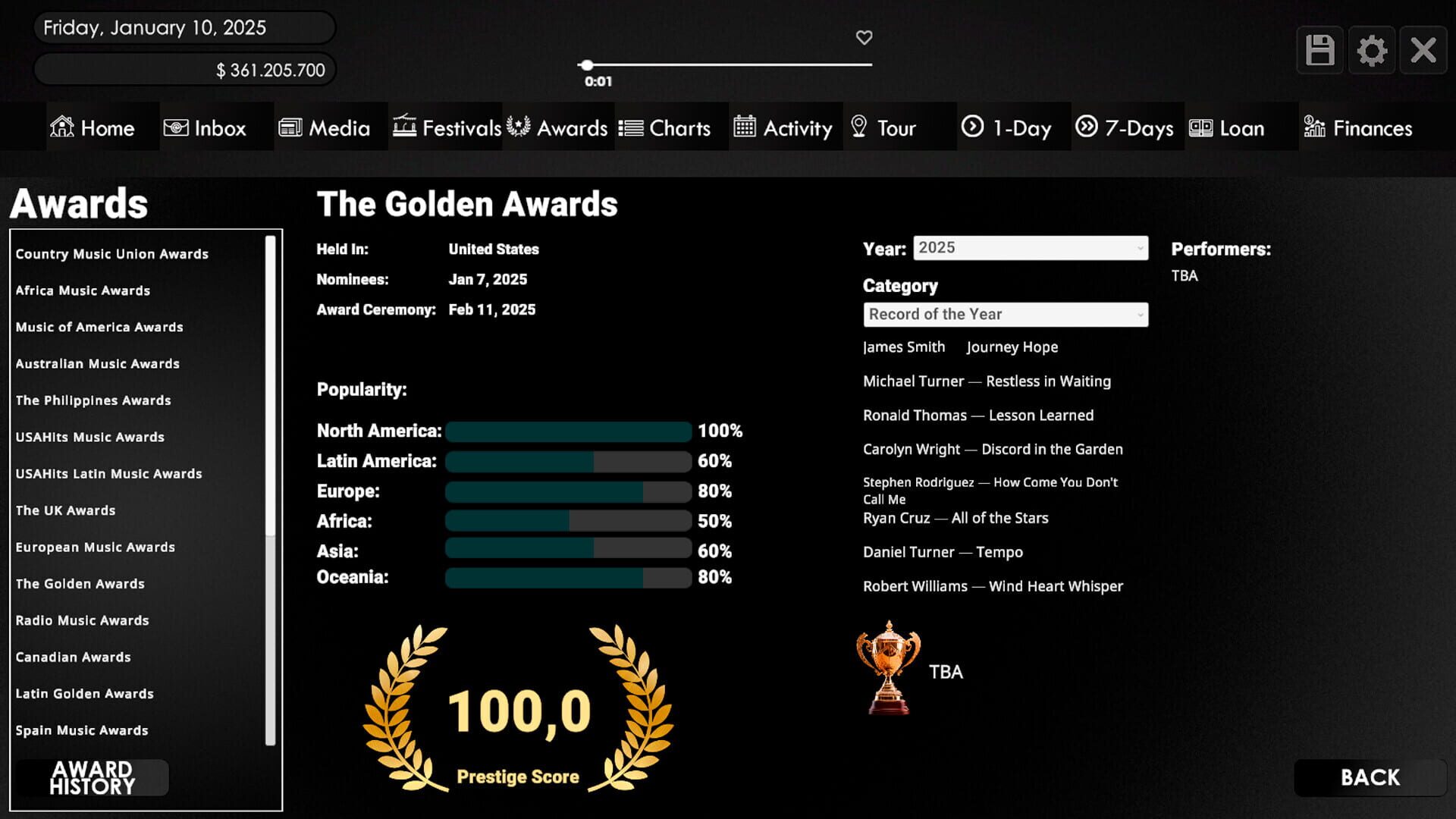Select The UK Awards in the list
Image resolution: width=1456 pixels, height=819 pixels.
click(x=65, y=510)
